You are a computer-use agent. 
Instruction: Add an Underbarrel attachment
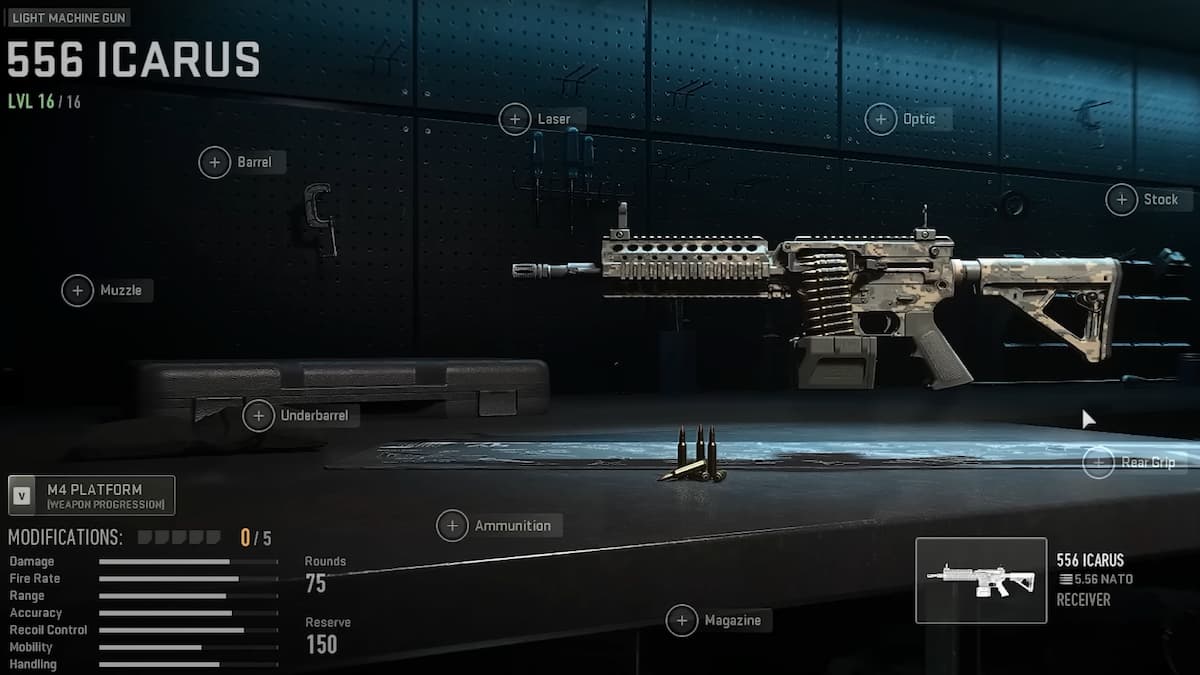tap(259, 415)
